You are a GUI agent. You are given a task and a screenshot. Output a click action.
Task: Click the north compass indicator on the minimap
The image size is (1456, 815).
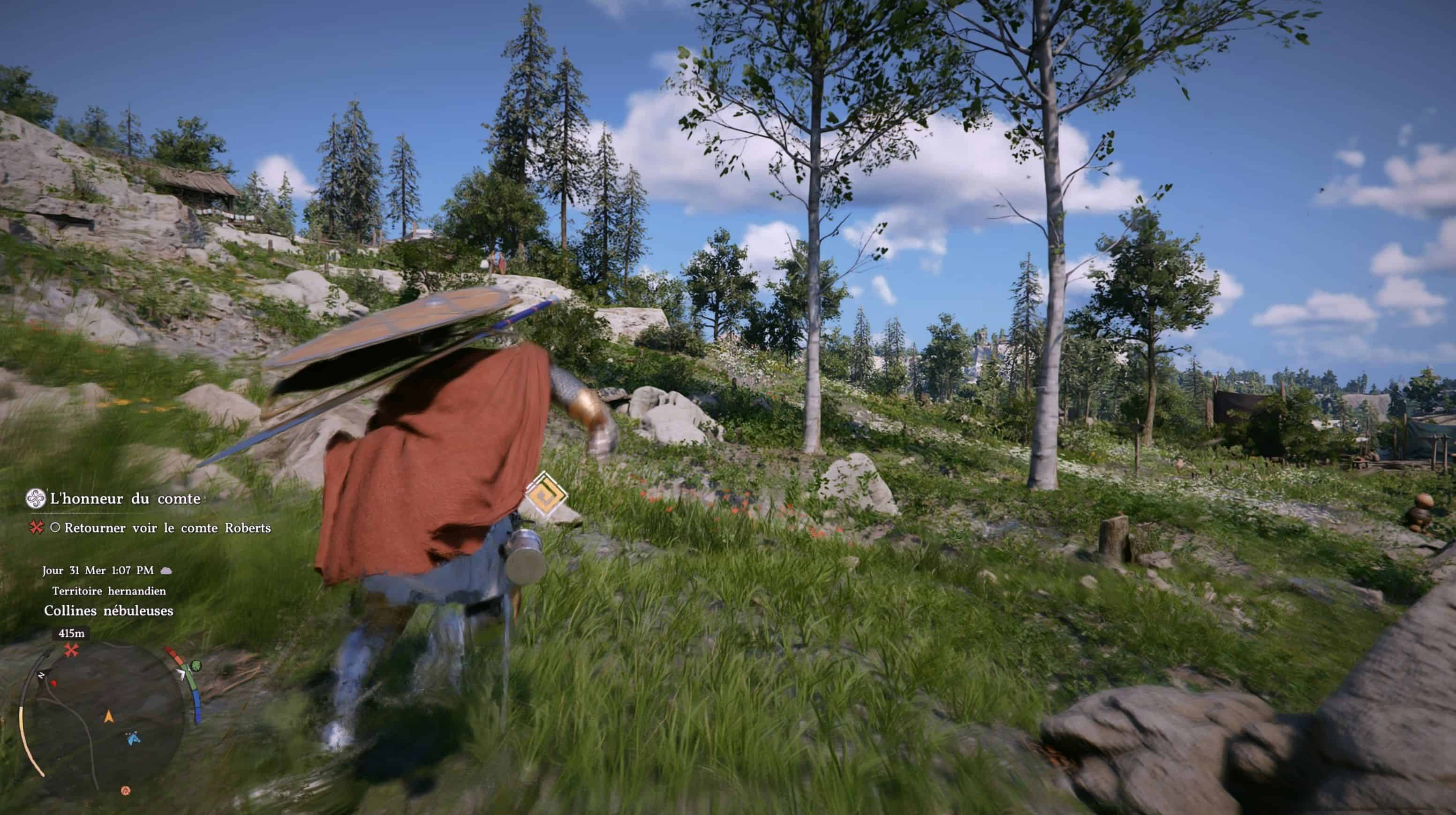tap(41, 675)
